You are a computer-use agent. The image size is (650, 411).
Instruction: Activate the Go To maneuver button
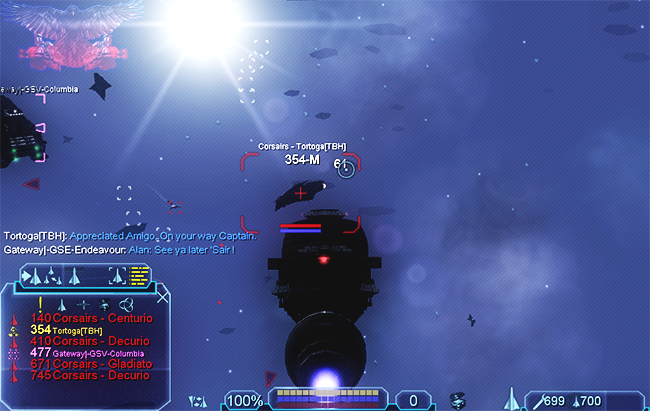(31, 275)
